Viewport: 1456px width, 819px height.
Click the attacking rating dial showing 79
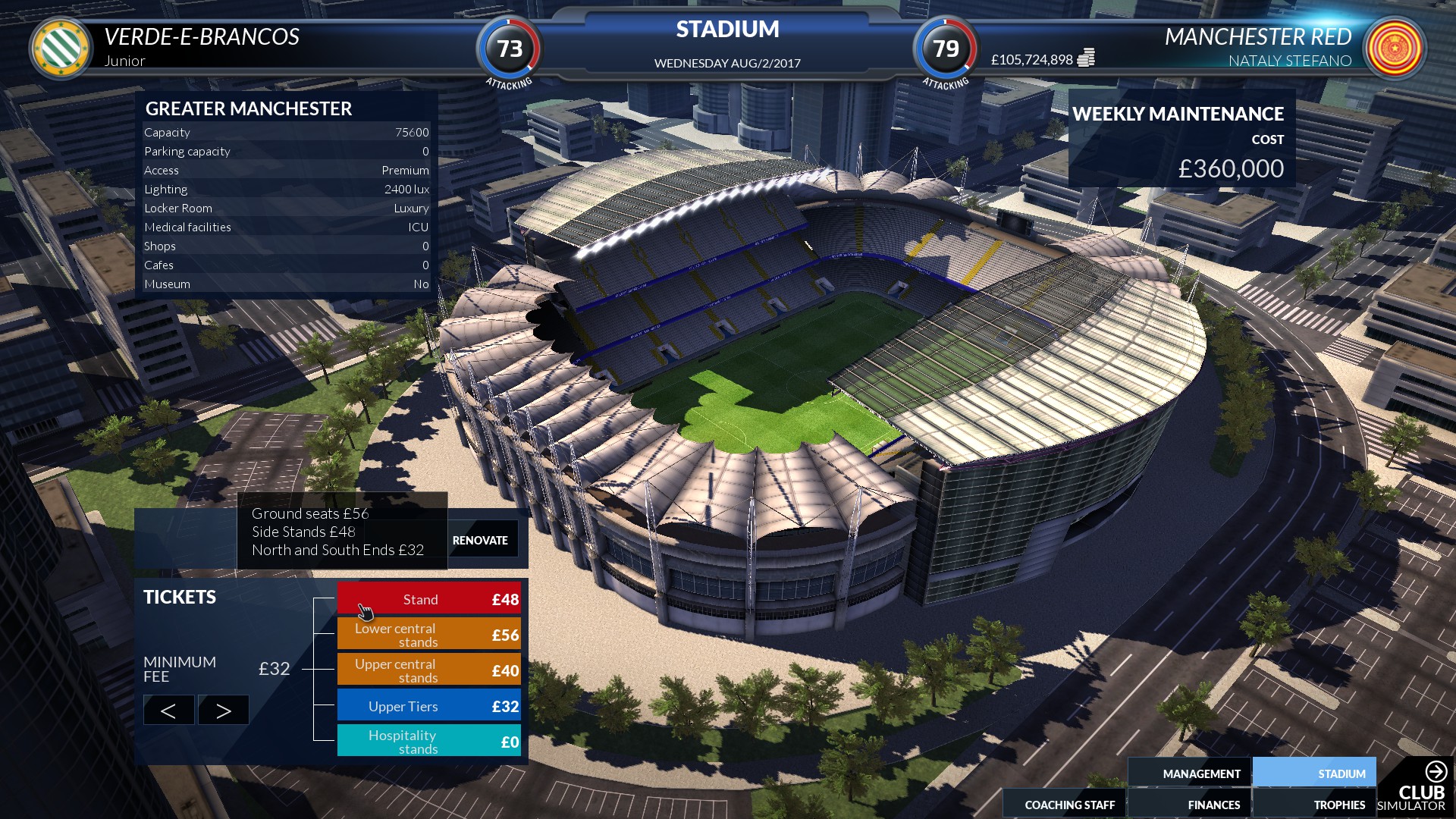click(x=945, y=51)
